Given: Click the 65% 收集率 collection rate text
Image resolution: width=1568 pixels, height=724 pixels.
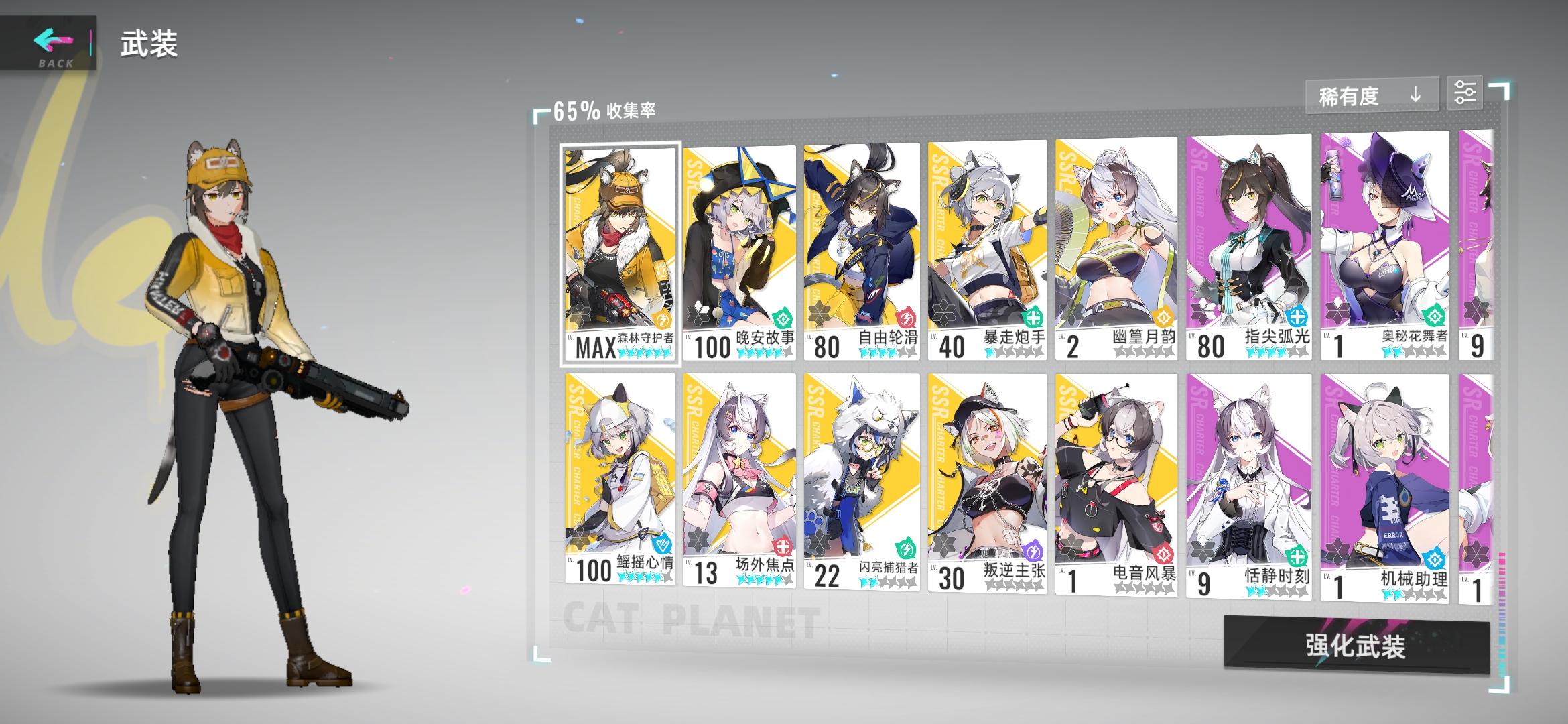Looking at the screenshot, I should 606,109.
